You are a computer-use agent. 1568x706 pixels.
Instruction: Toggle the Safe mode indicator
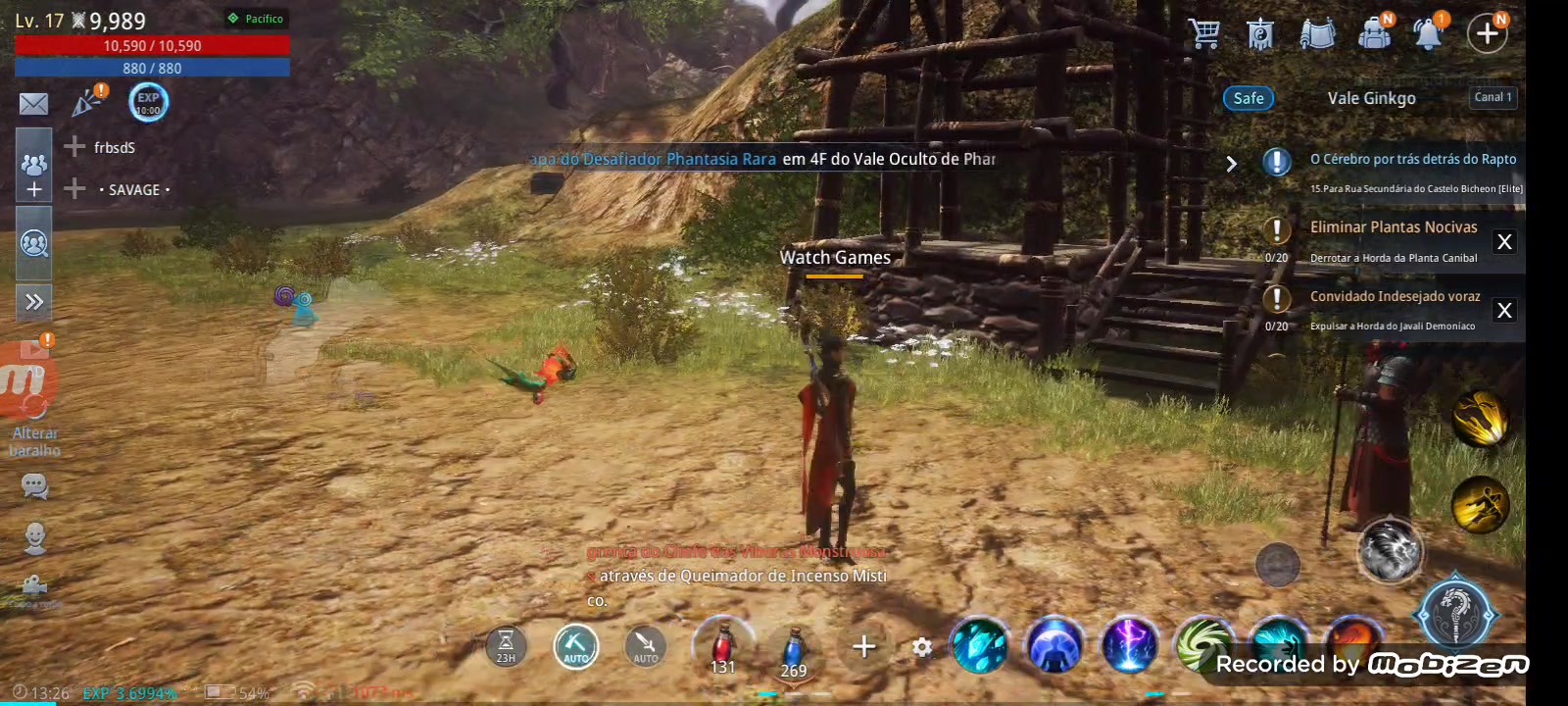point(1249,98)
